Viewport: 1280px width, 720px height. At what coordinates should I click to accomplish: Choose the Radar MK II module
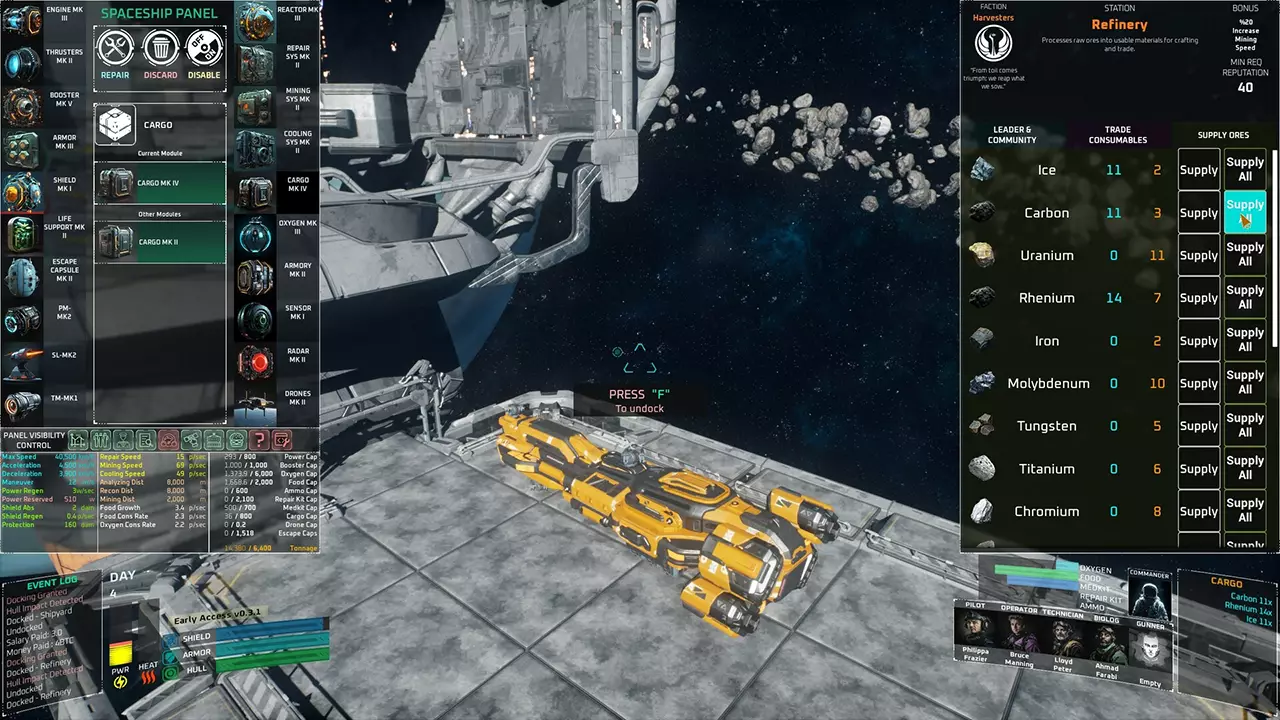pos(256,363)
